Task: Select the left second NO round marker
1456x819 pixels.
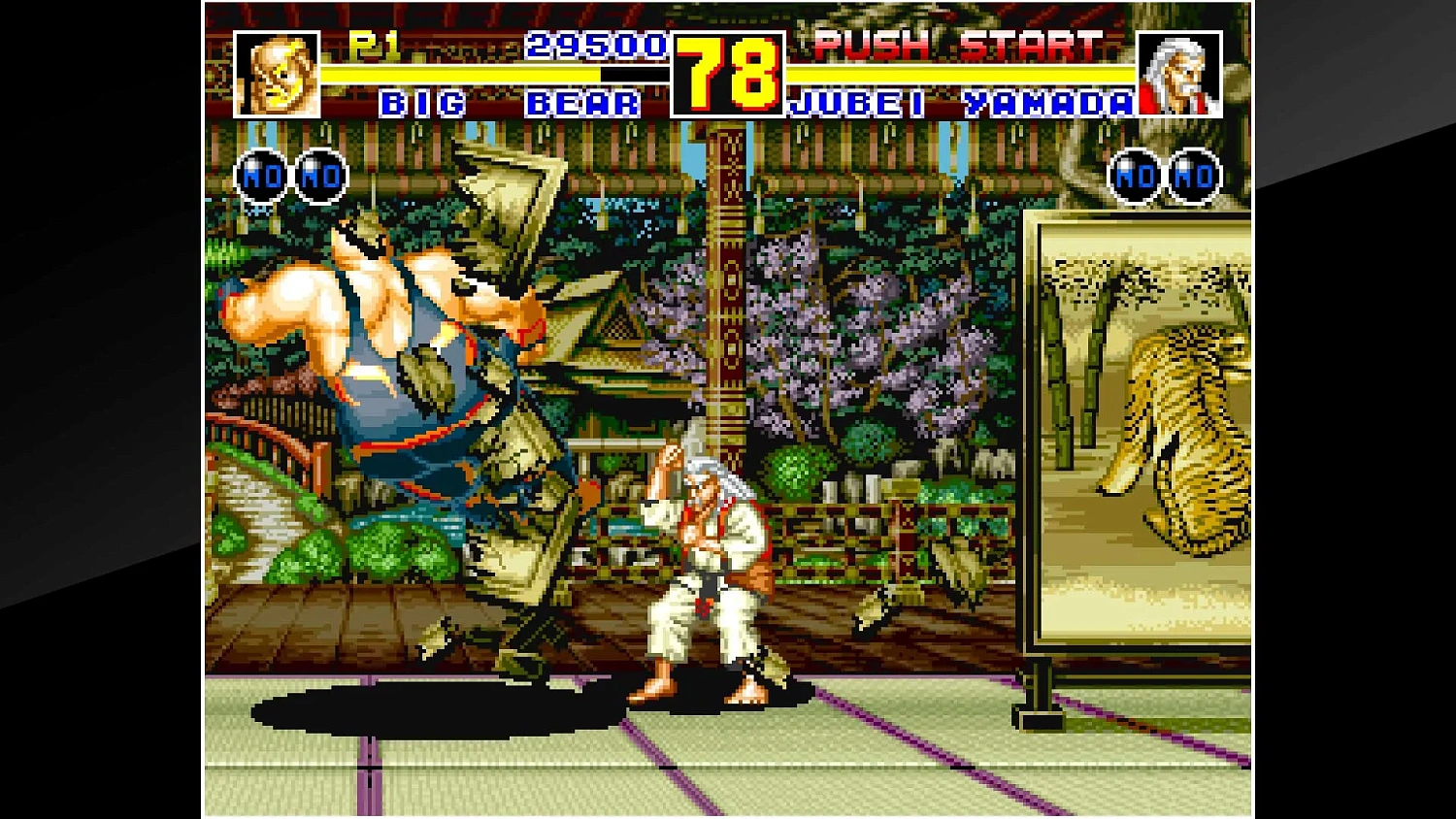Action: pos(322,176)
